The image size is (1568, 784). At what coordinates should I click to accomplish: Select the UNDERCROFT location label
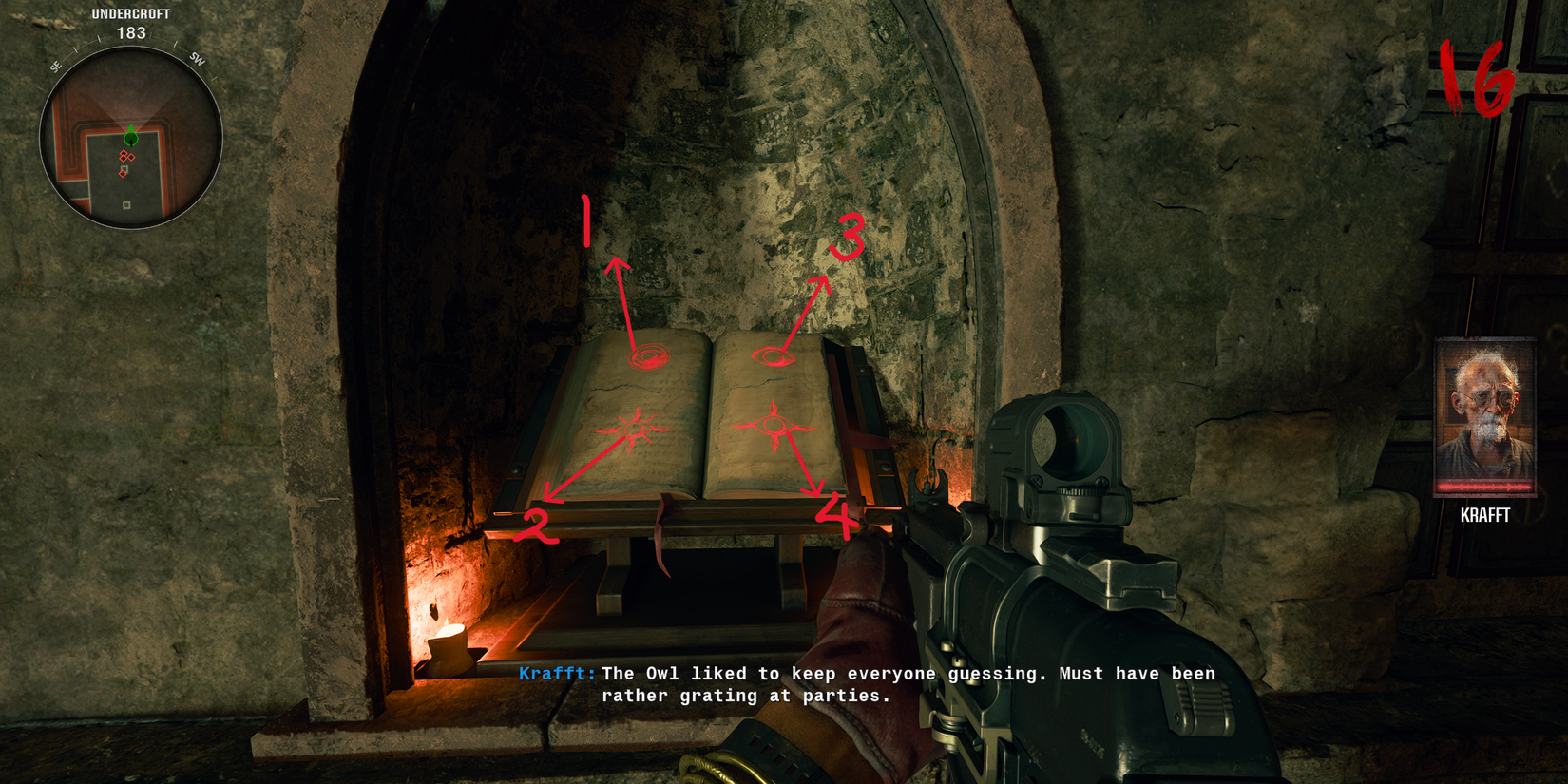click(130, 14)
